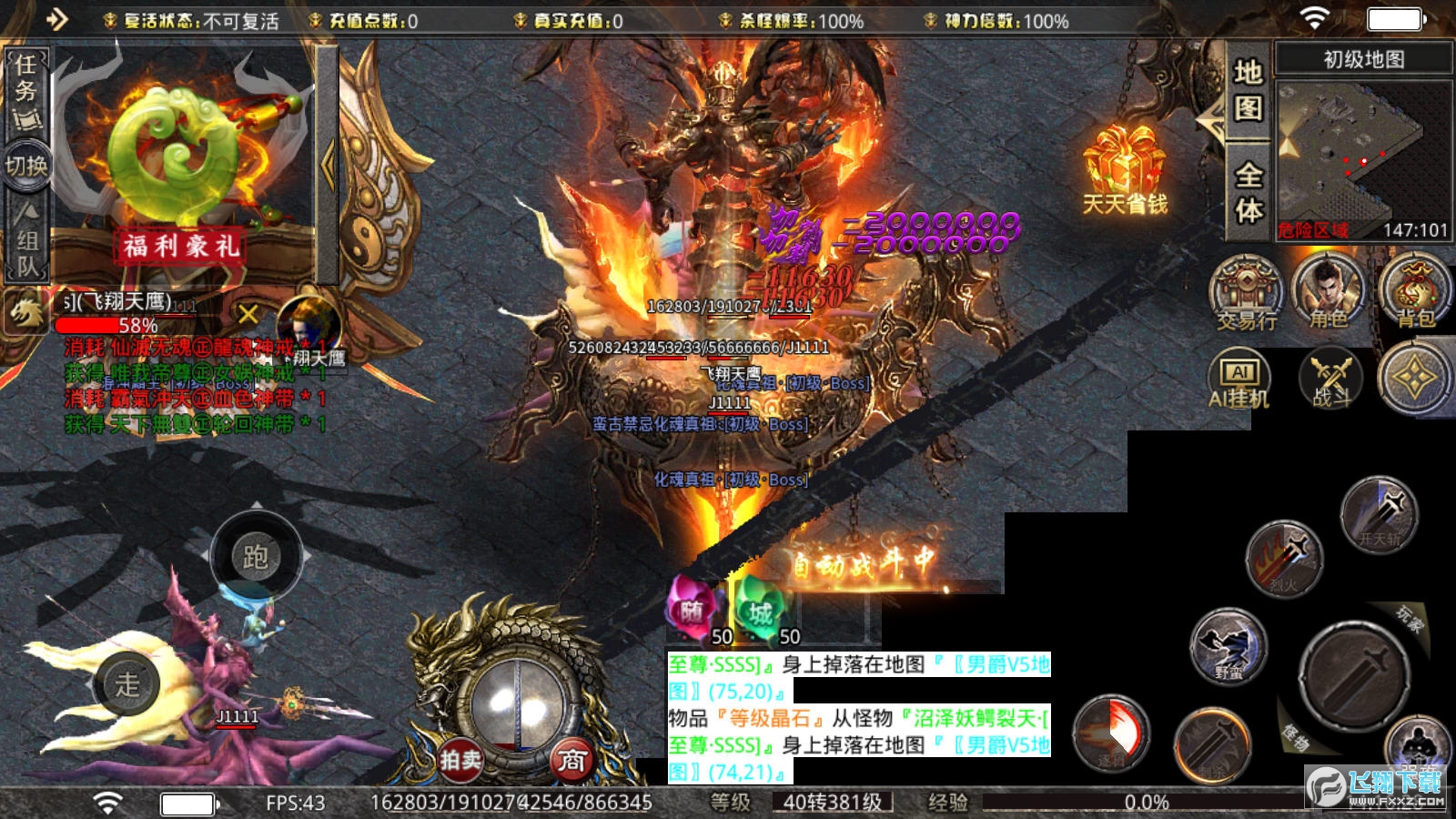Activate the 开天斩 skill
The width and height of the screenshot is (1456, 819).
[x=1380, y=512]
